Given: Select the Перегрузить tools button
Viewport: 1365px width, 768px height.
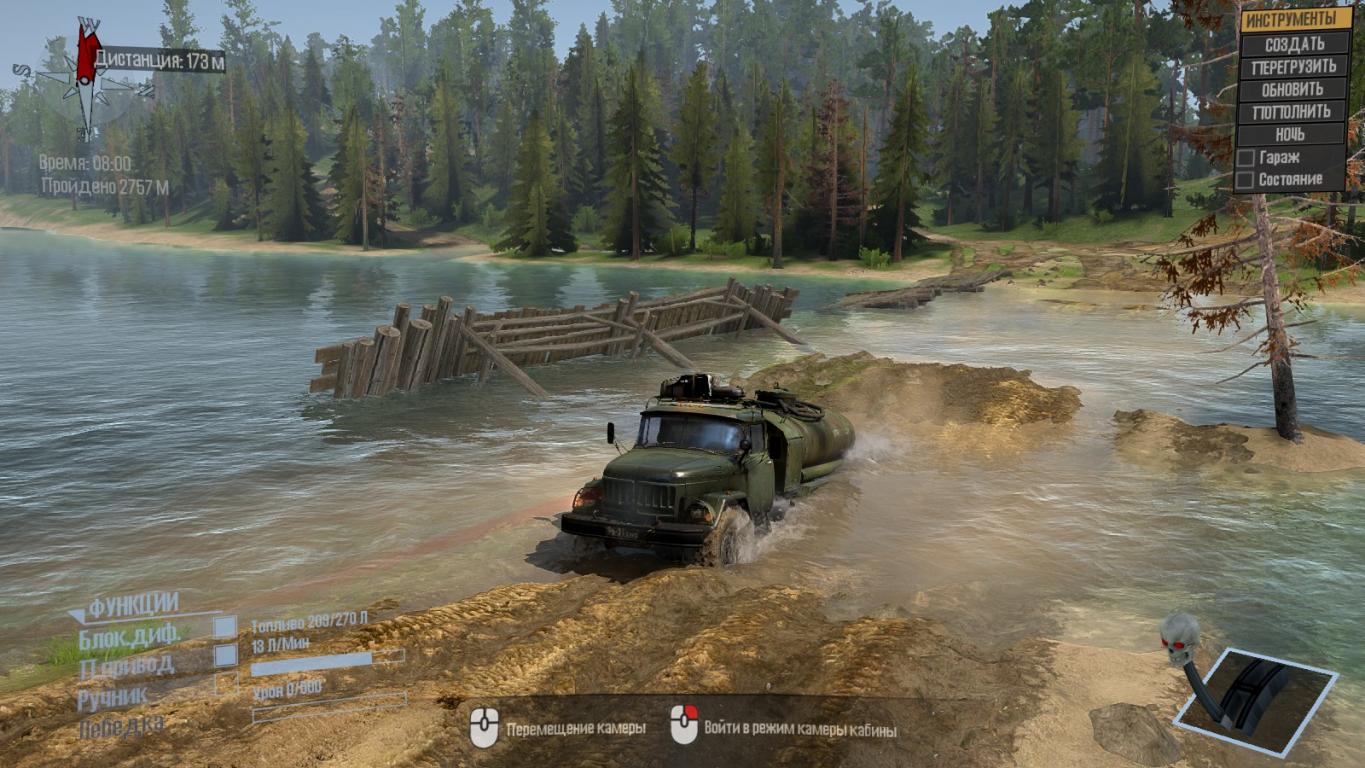Looking at the screenshot, I should [1295, 66].
